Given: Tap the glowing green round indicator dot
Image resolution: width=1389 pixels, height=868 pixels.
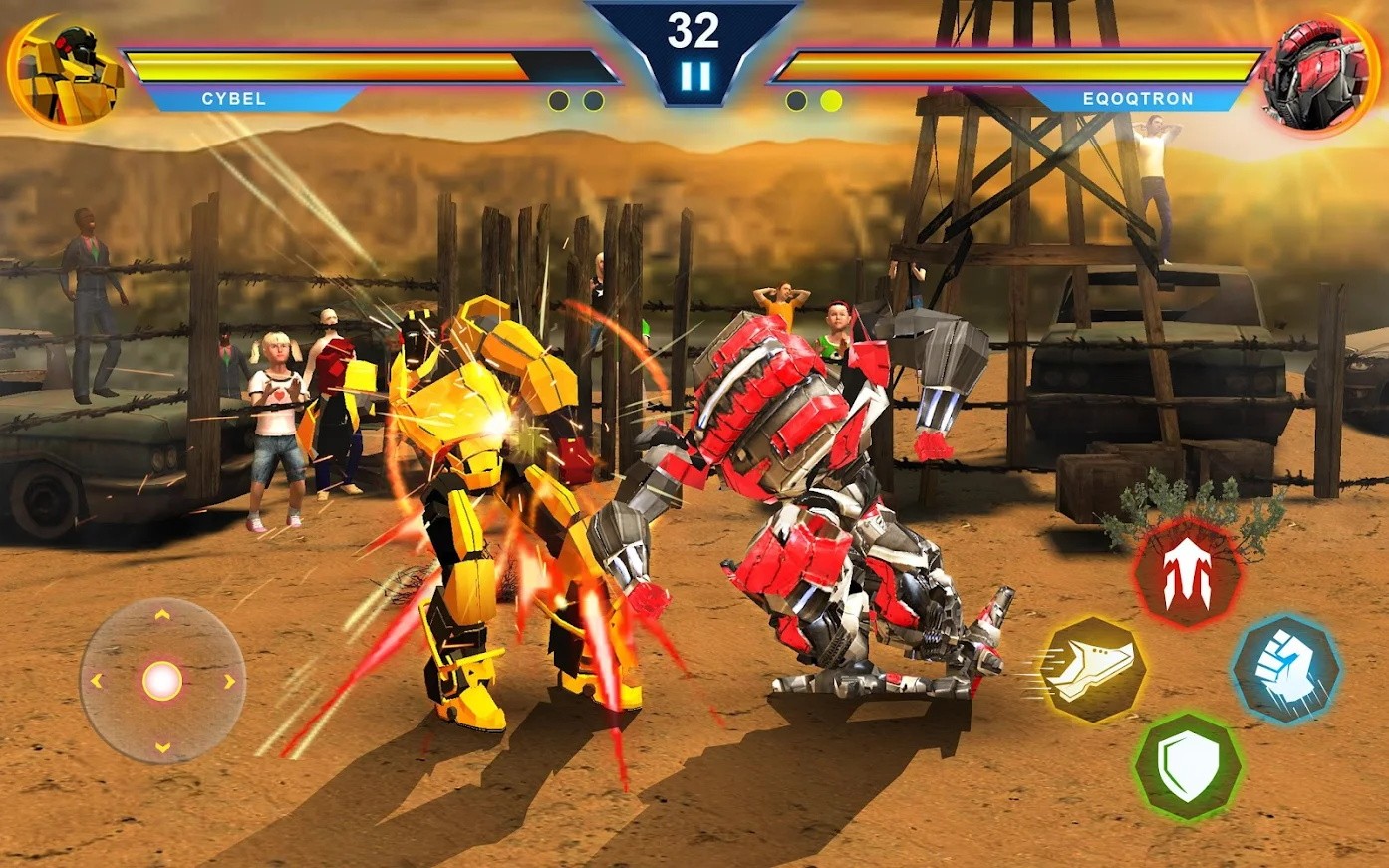Looking at the screenshot, I should 830,100.
